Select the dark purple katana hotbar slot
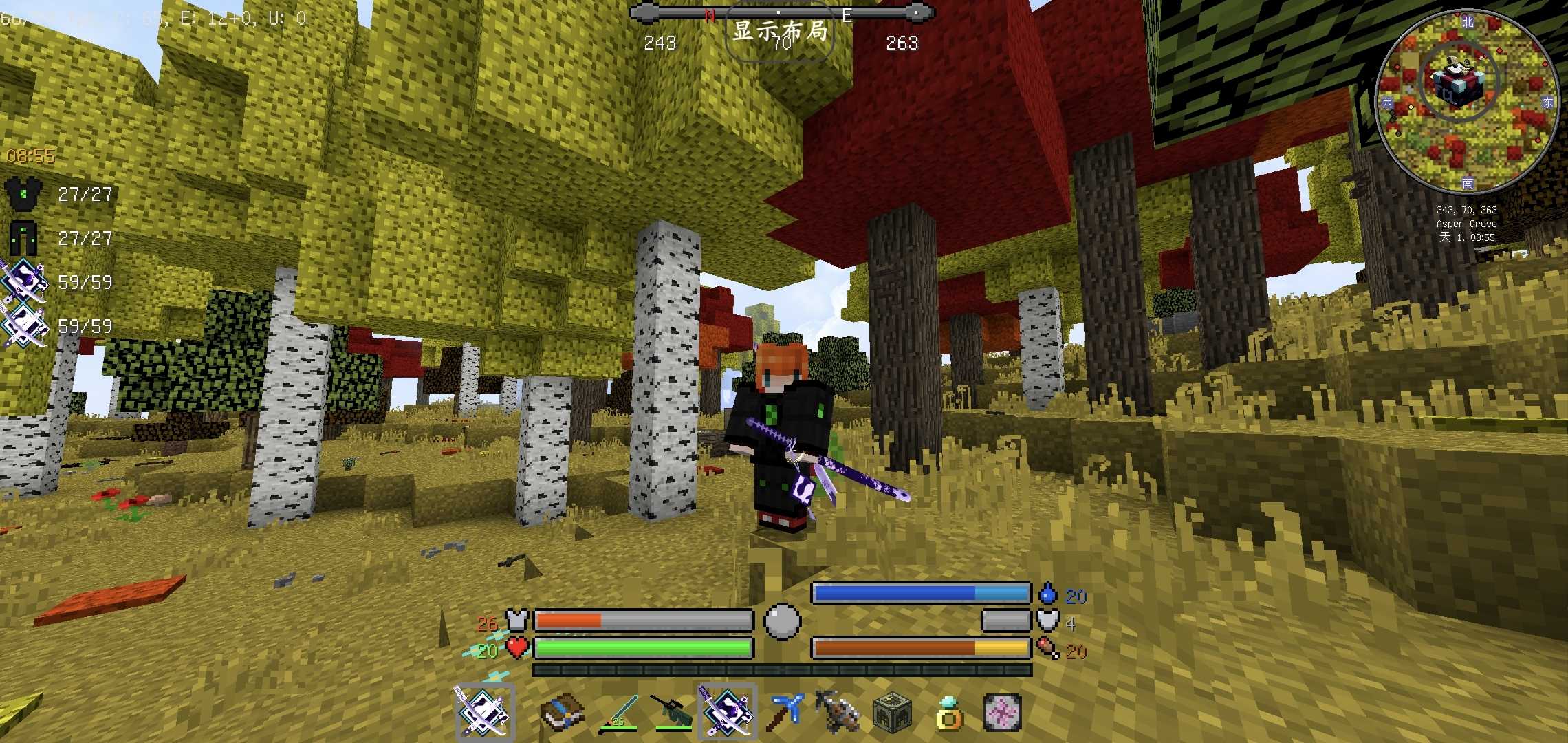1568x743 pixels. click(727, 711)
